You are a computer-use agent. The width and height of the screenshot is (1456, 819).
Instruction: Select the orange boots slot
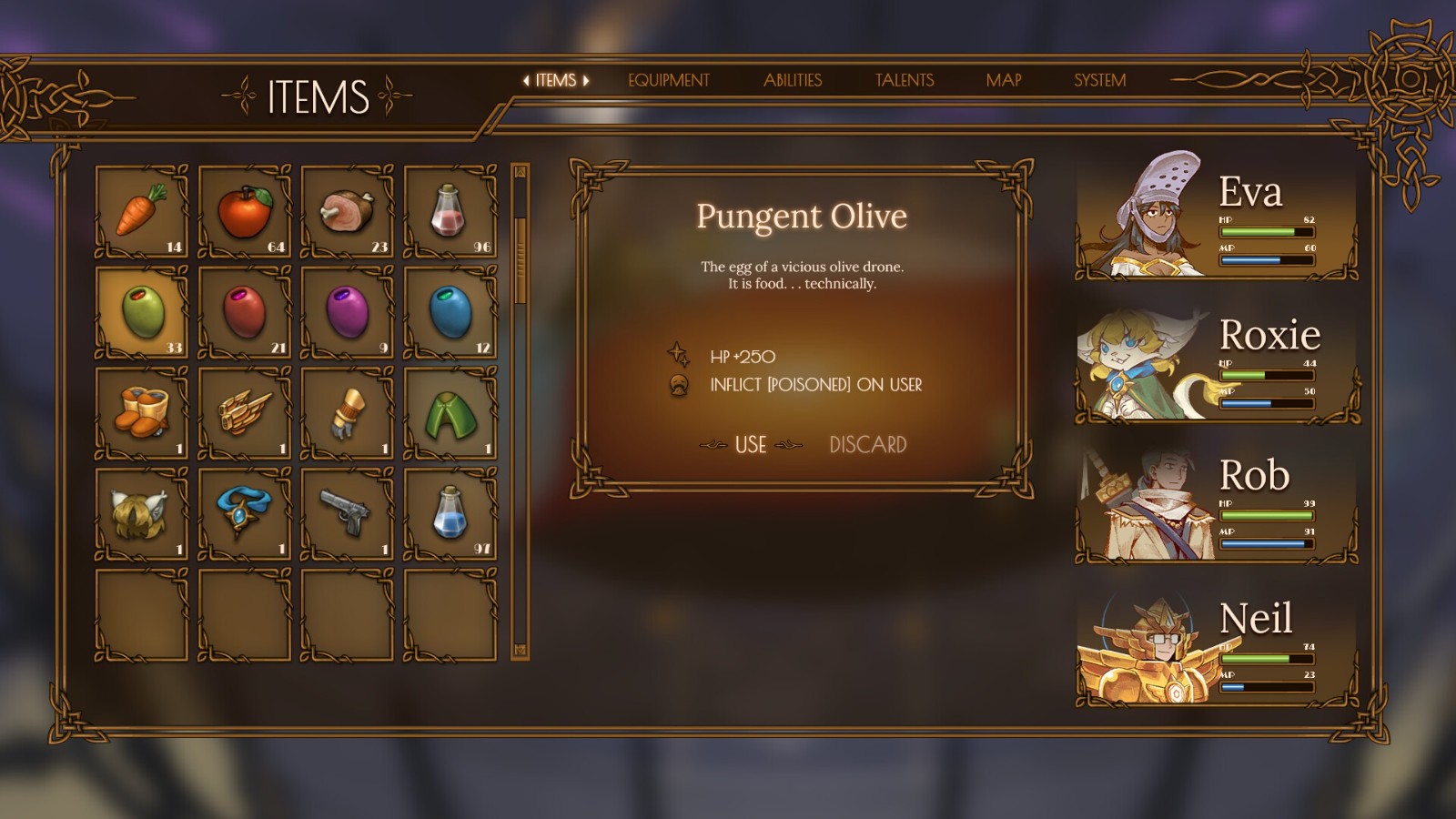142,412
